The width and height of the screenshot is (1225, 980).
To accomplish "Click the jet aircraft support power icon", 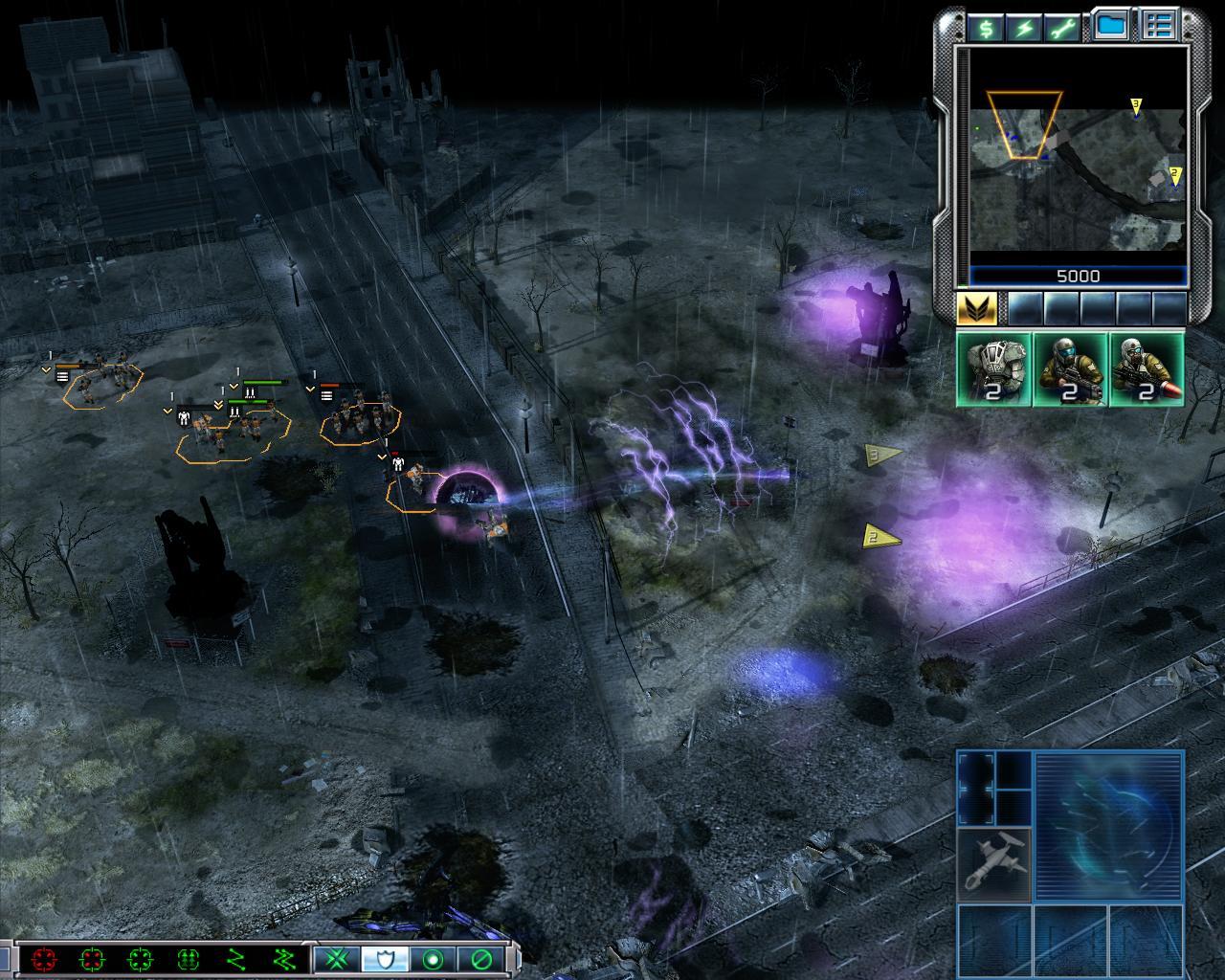I will 994,863.
